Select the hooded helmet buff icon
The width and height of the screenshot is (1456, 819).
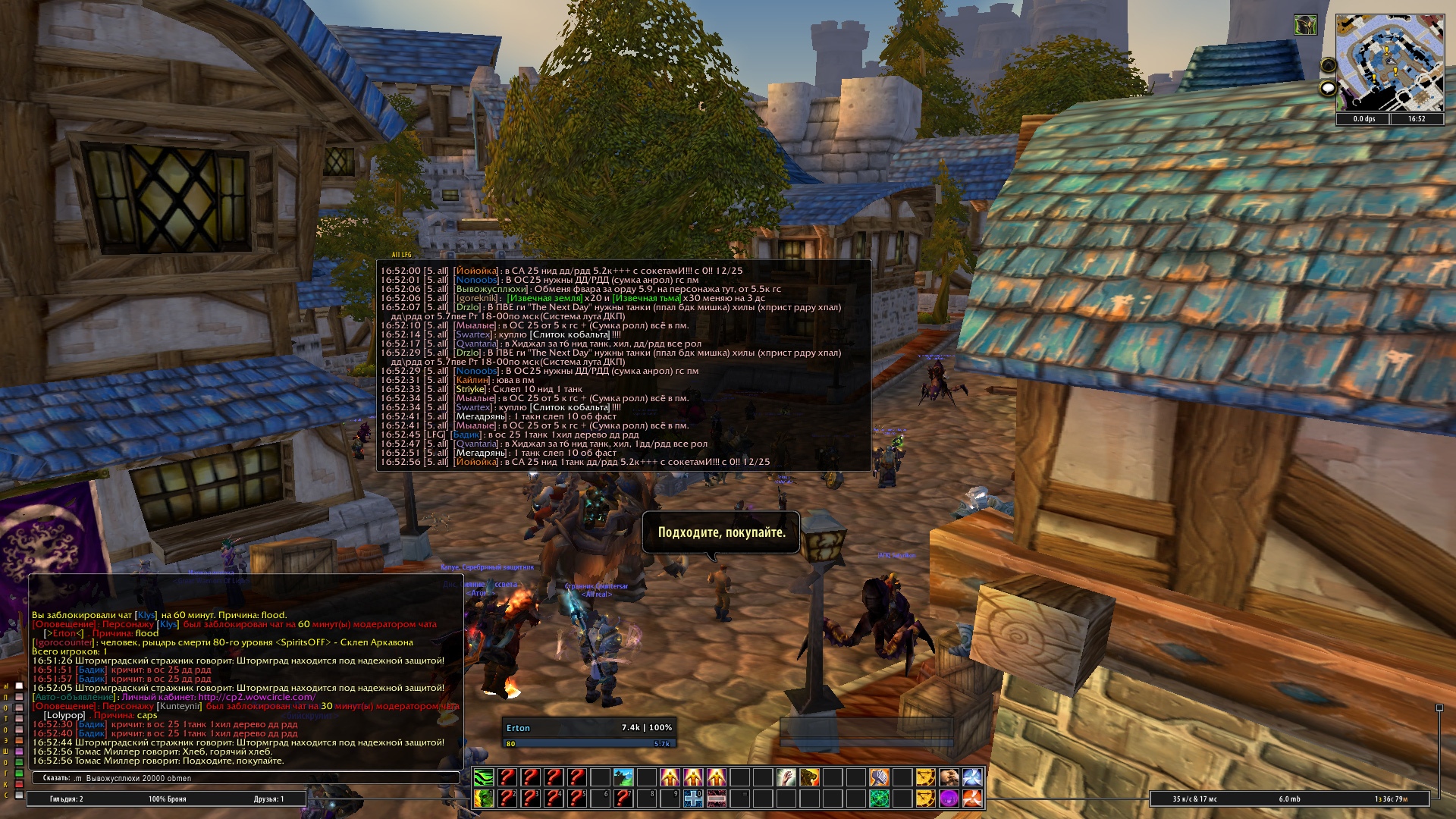click(x=1304, y=25)
